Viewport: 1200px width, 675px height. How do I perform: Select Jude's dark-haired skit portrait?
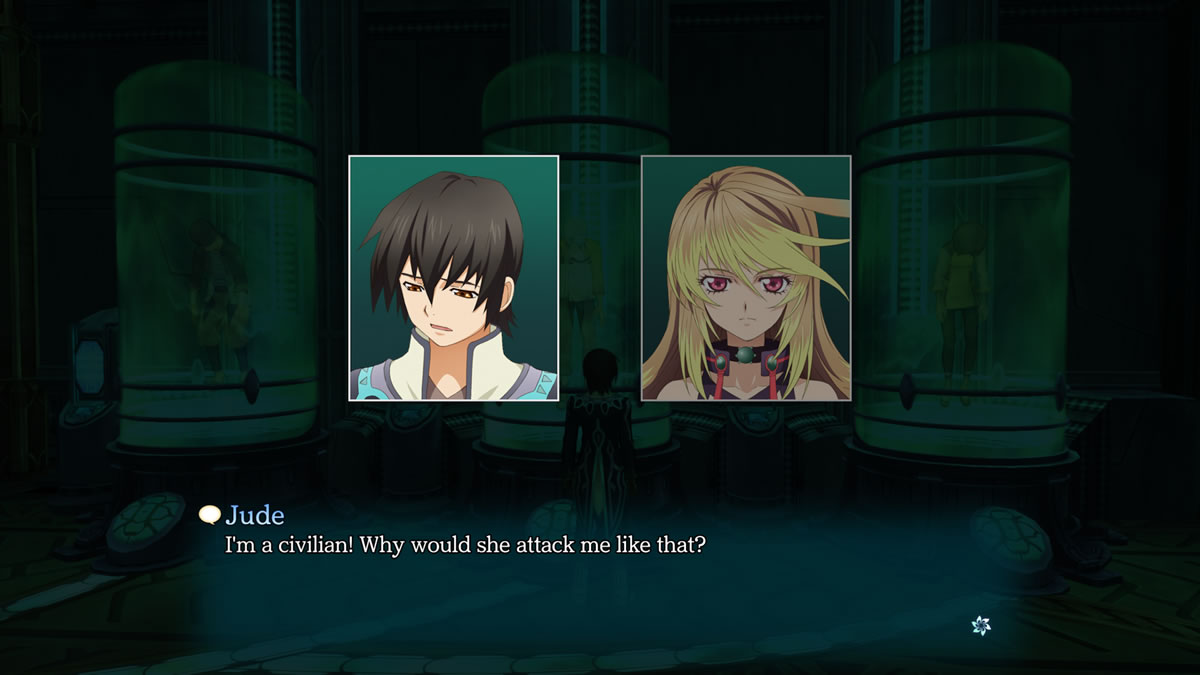(x=453, y=278)
